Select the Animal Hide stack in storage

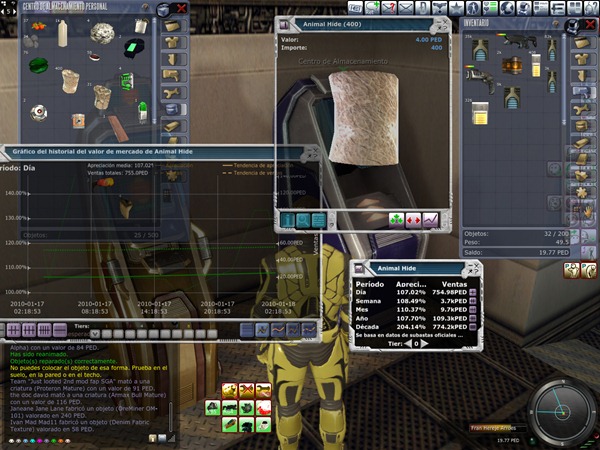point(70,81)
